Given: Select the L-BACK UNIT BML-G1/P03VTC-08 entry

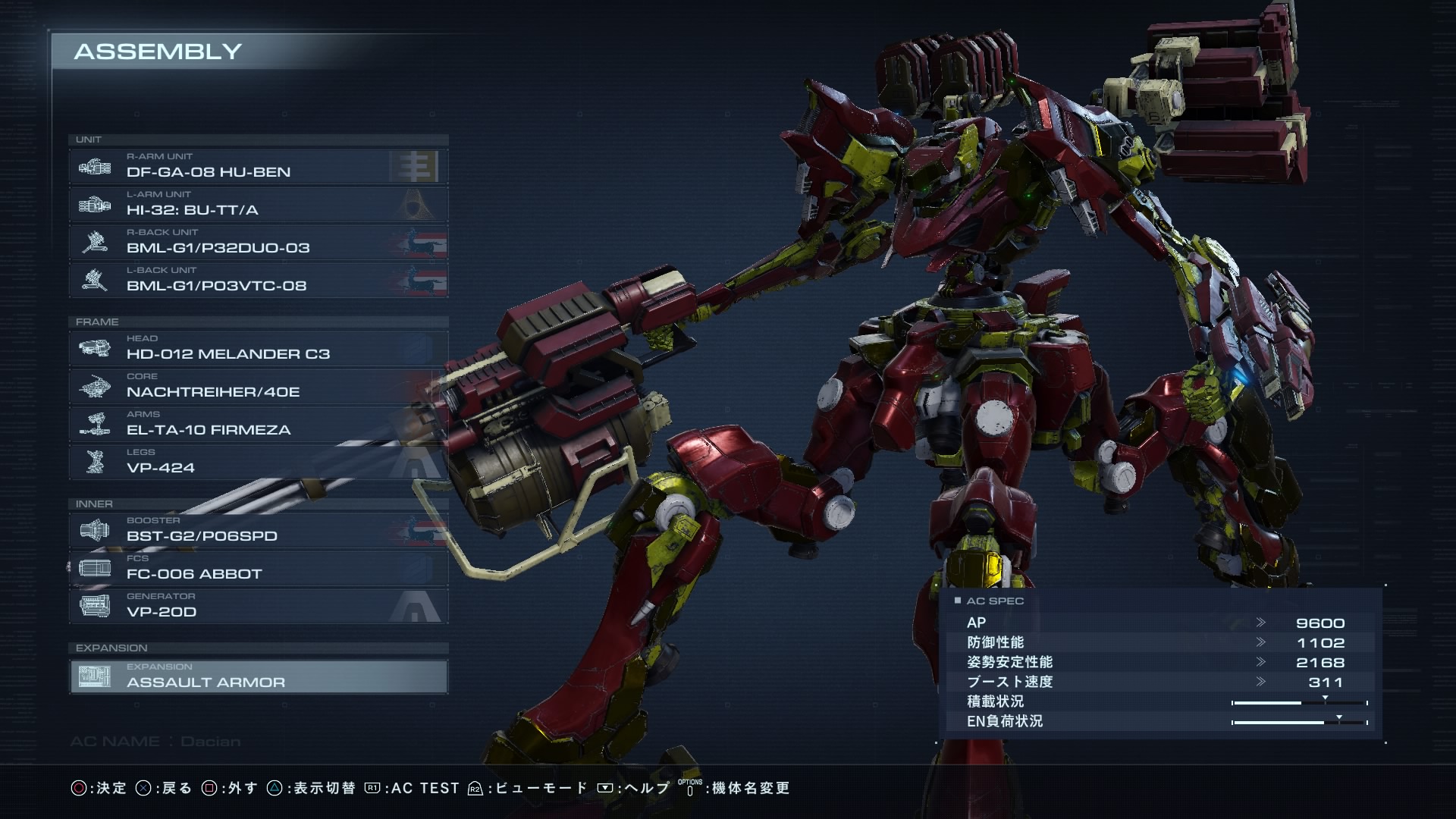Looking at the screenshot, I should [258, 281].
